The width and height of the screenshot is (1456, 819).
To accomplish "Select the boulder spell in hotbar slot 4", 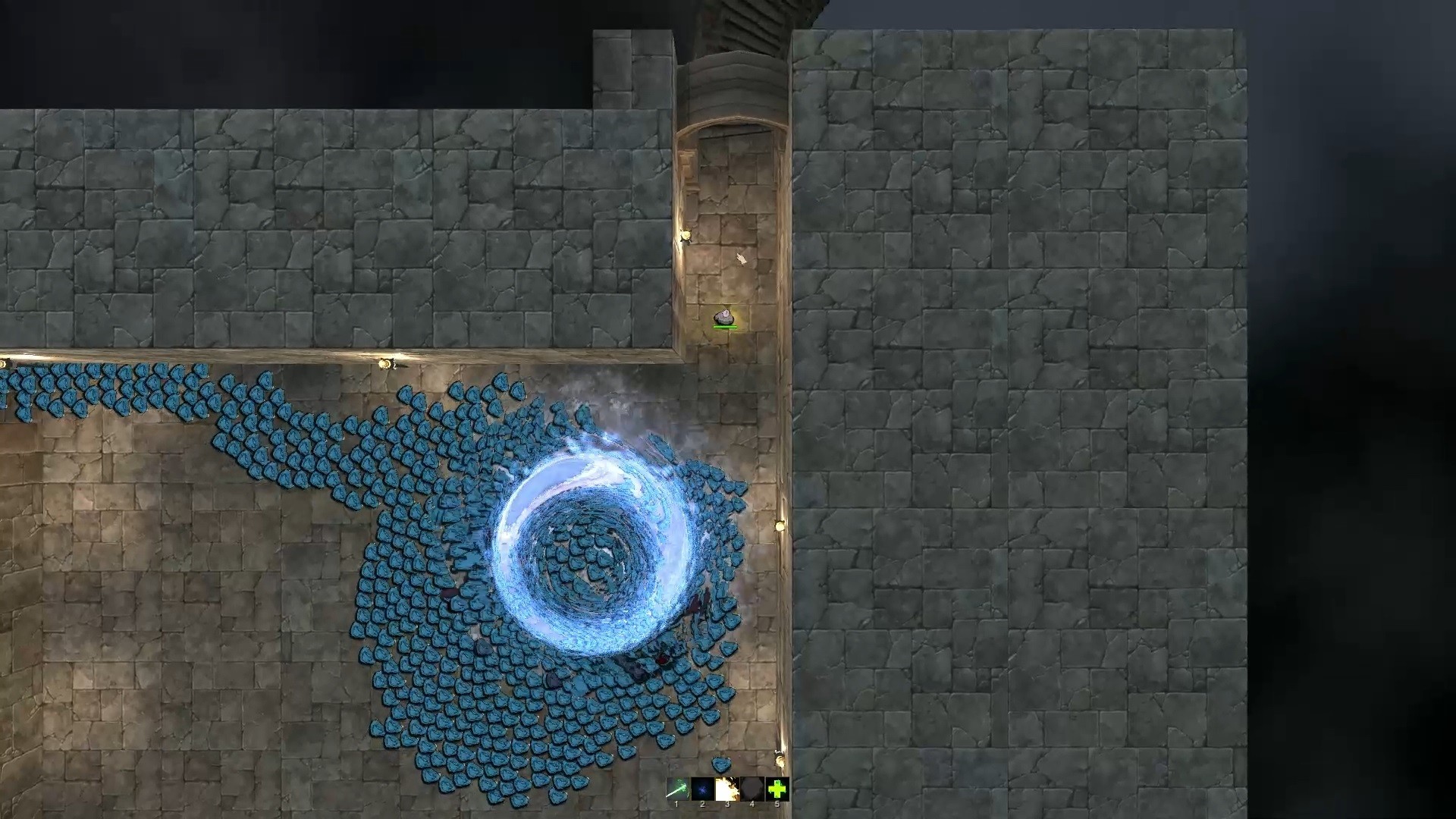I will tap(752, 789).
